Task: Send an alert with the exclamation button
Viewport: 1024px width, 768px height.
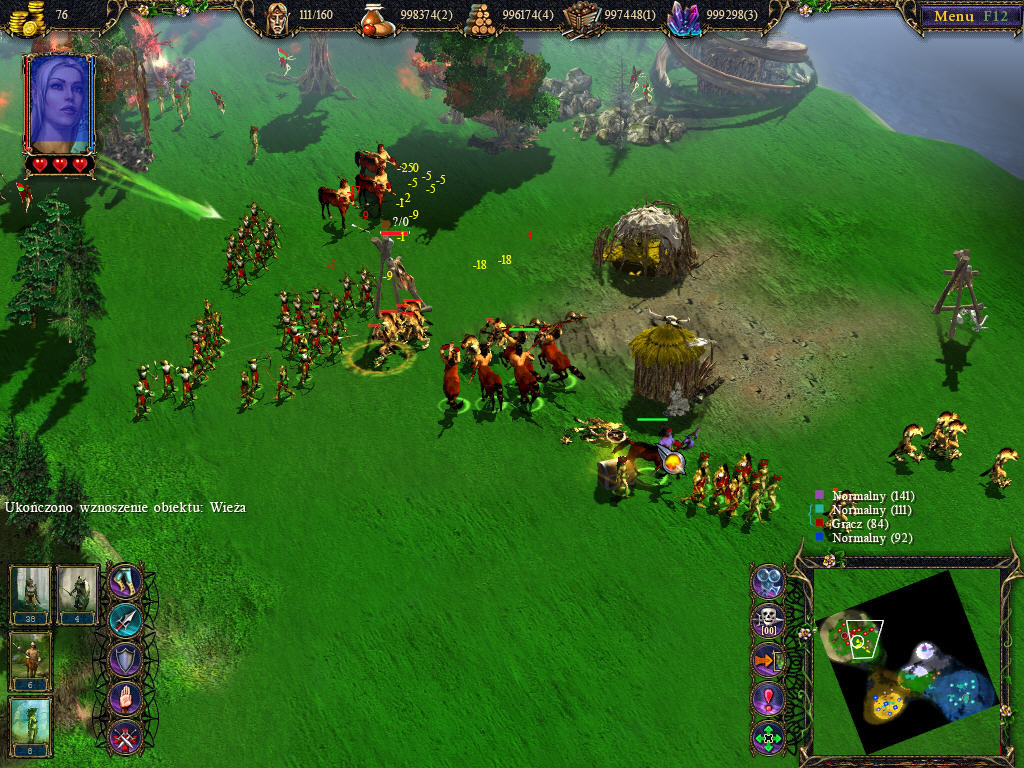Action: point(768,699)
